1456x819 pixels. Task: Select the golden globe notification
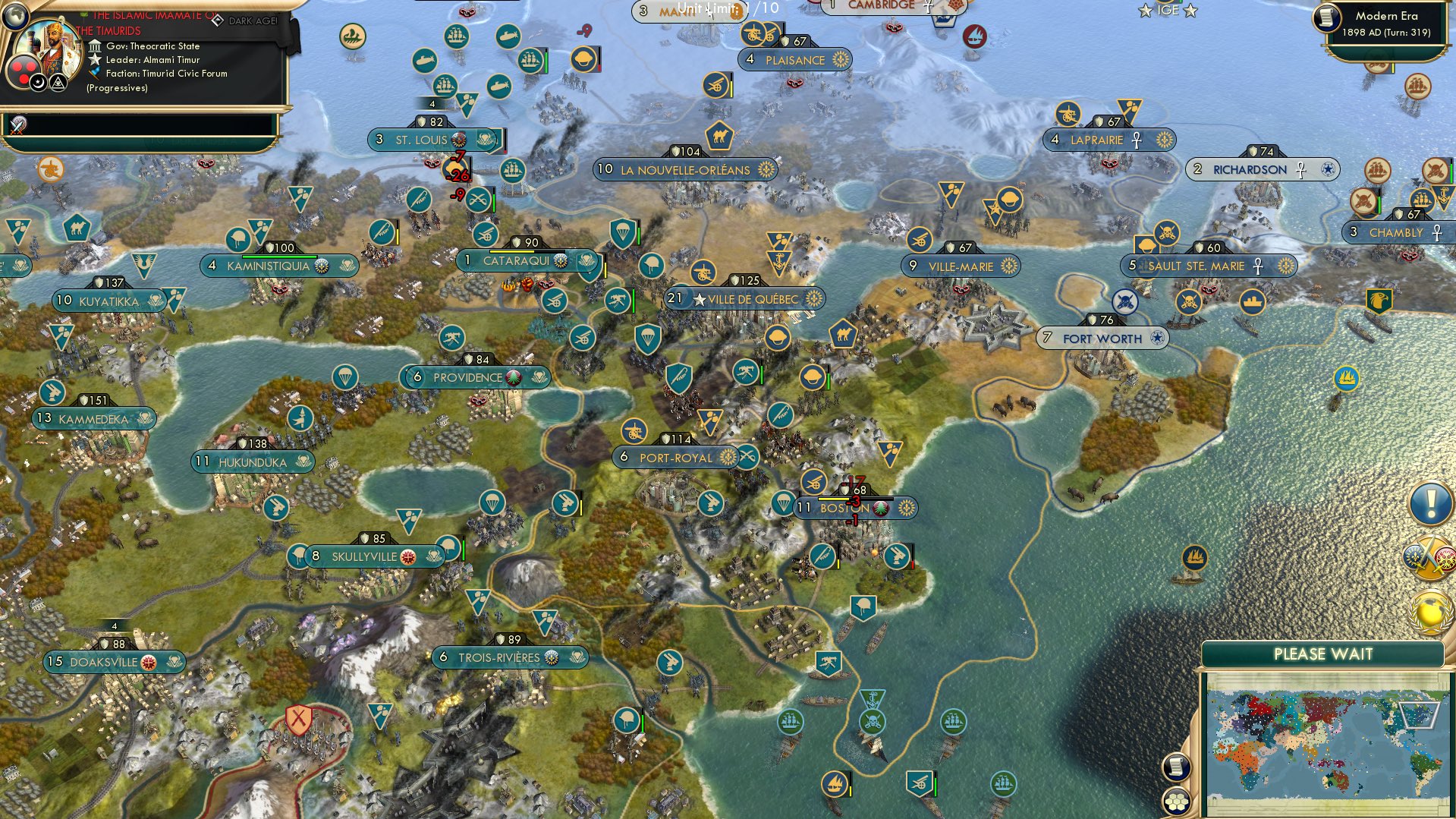(1432, 610)
